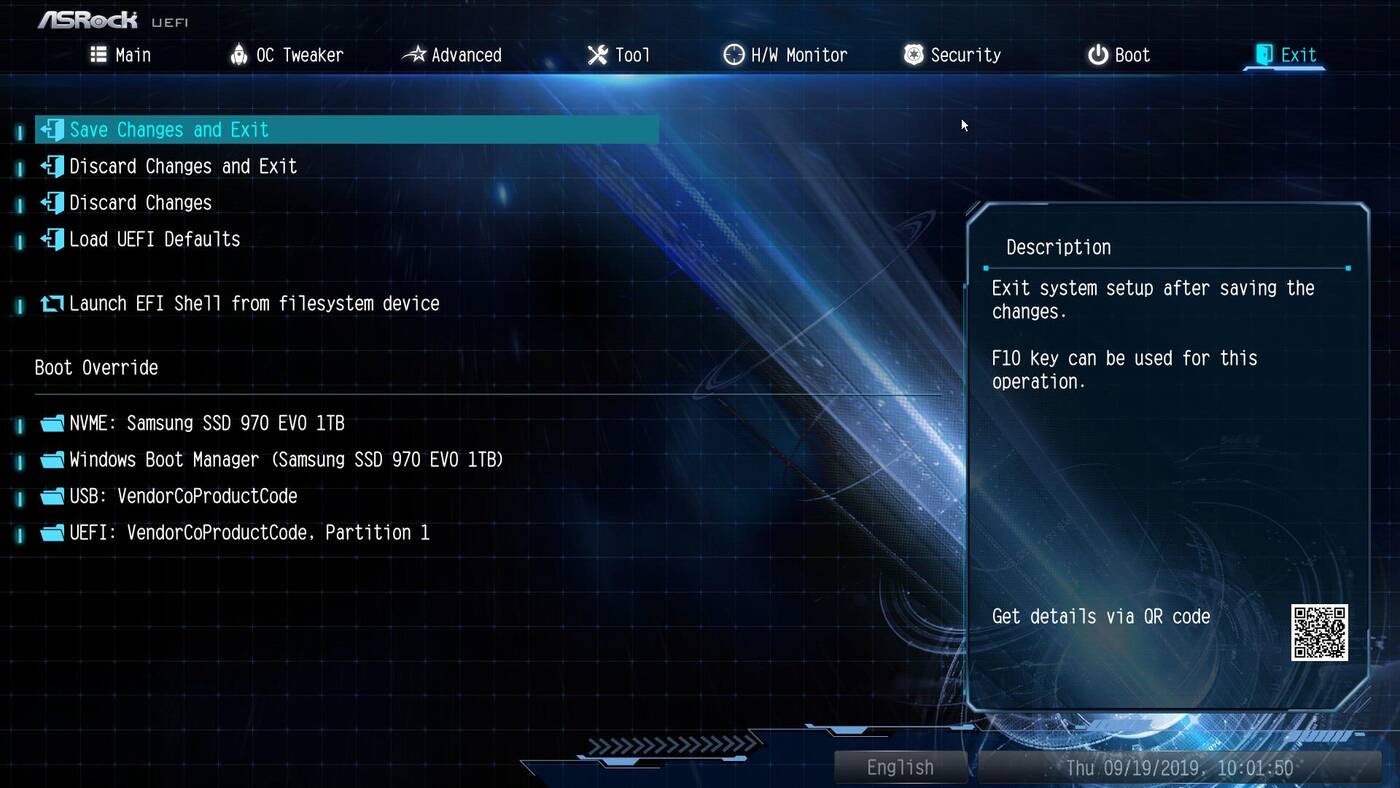Click the date and time display
Screen dimensions: 1400x788
pos(1179,767)
